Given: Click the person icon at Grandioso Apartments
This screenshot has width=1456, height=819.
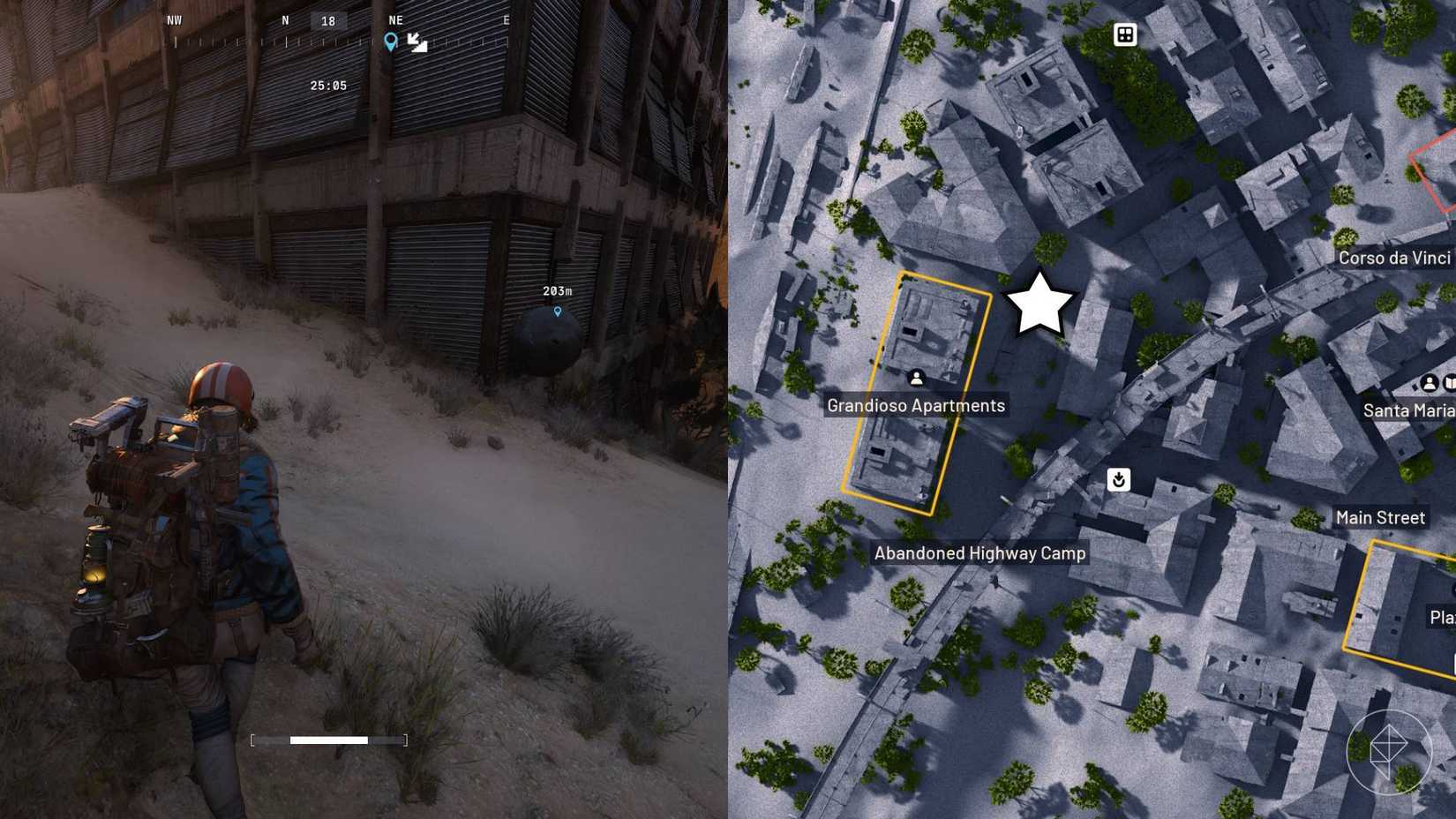Looking at the screenshot, I should [x=918, y=378].
